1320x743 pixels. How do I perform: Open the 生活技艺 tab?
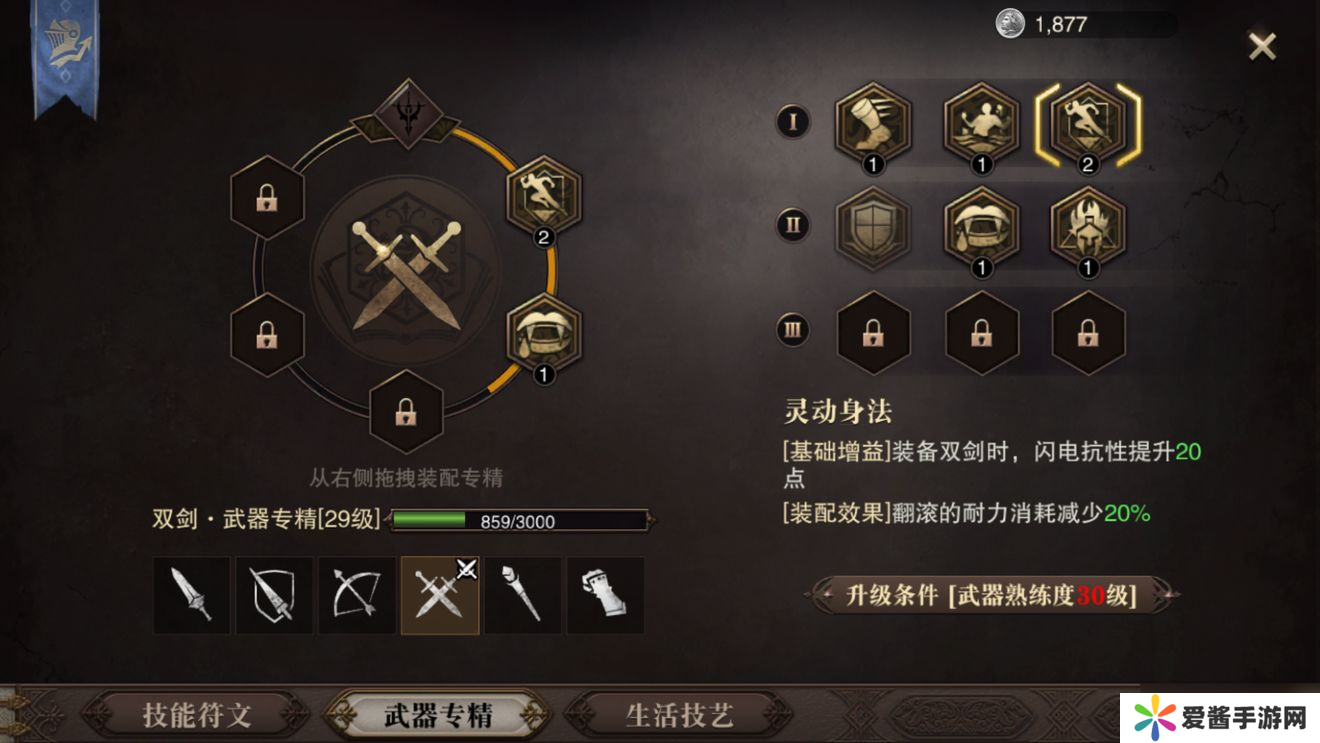pyautogui.click(x=680, y=714)
